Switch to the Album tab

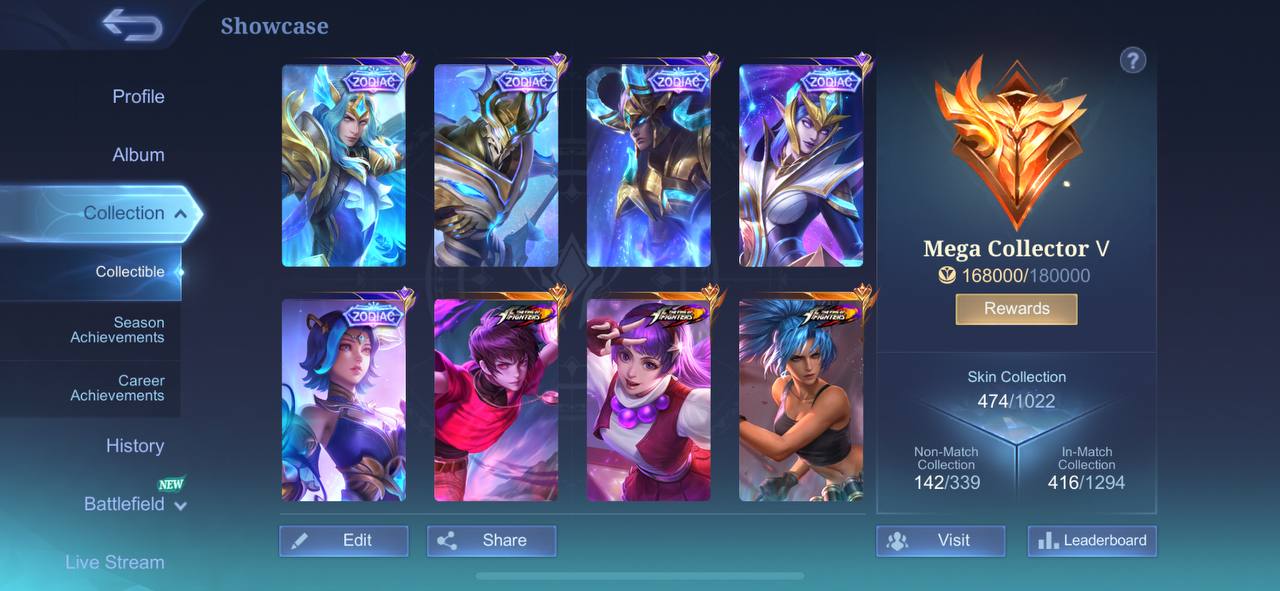138,155
